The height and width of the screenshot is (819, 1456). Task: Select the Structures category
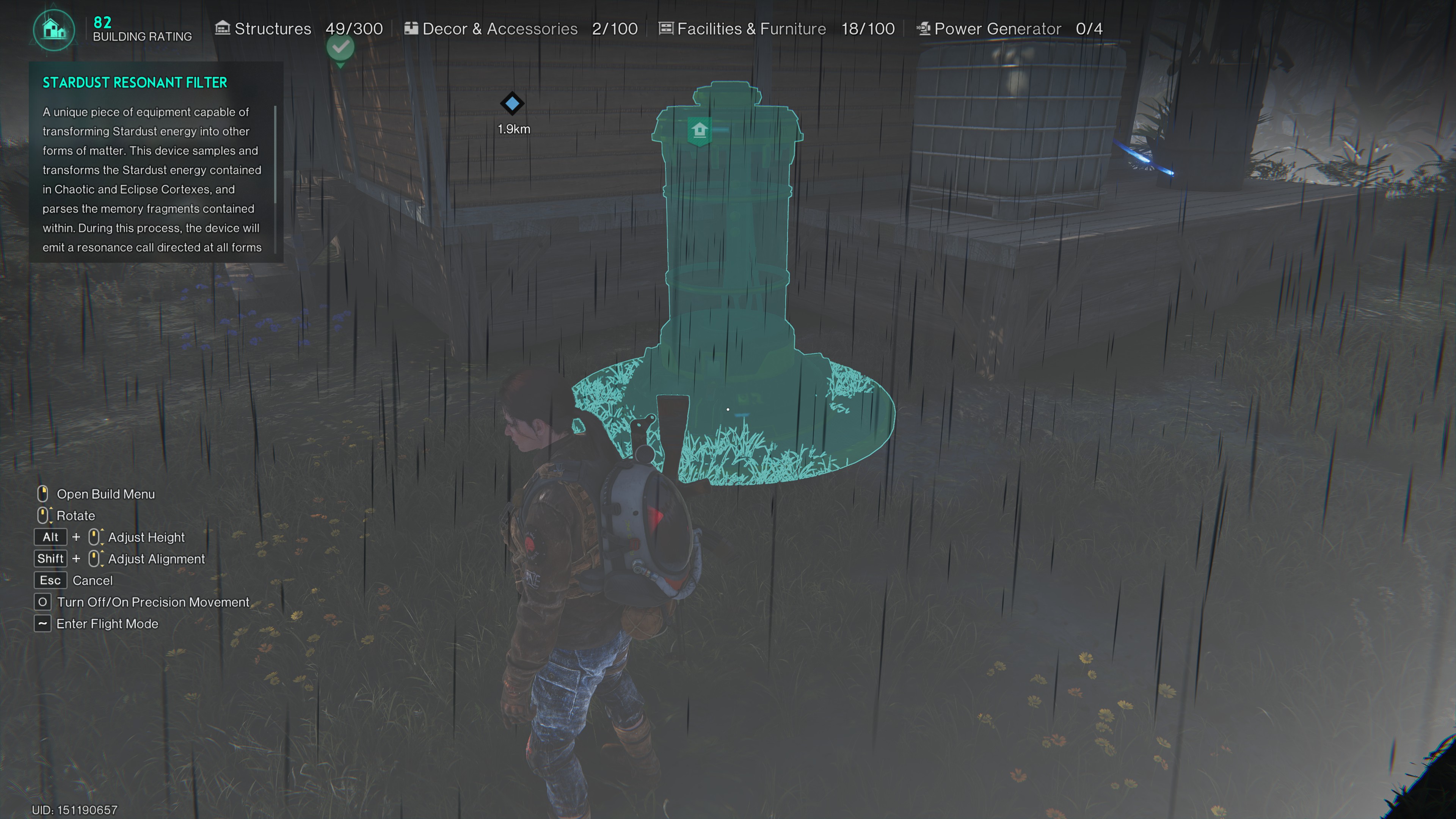[273, 29]
